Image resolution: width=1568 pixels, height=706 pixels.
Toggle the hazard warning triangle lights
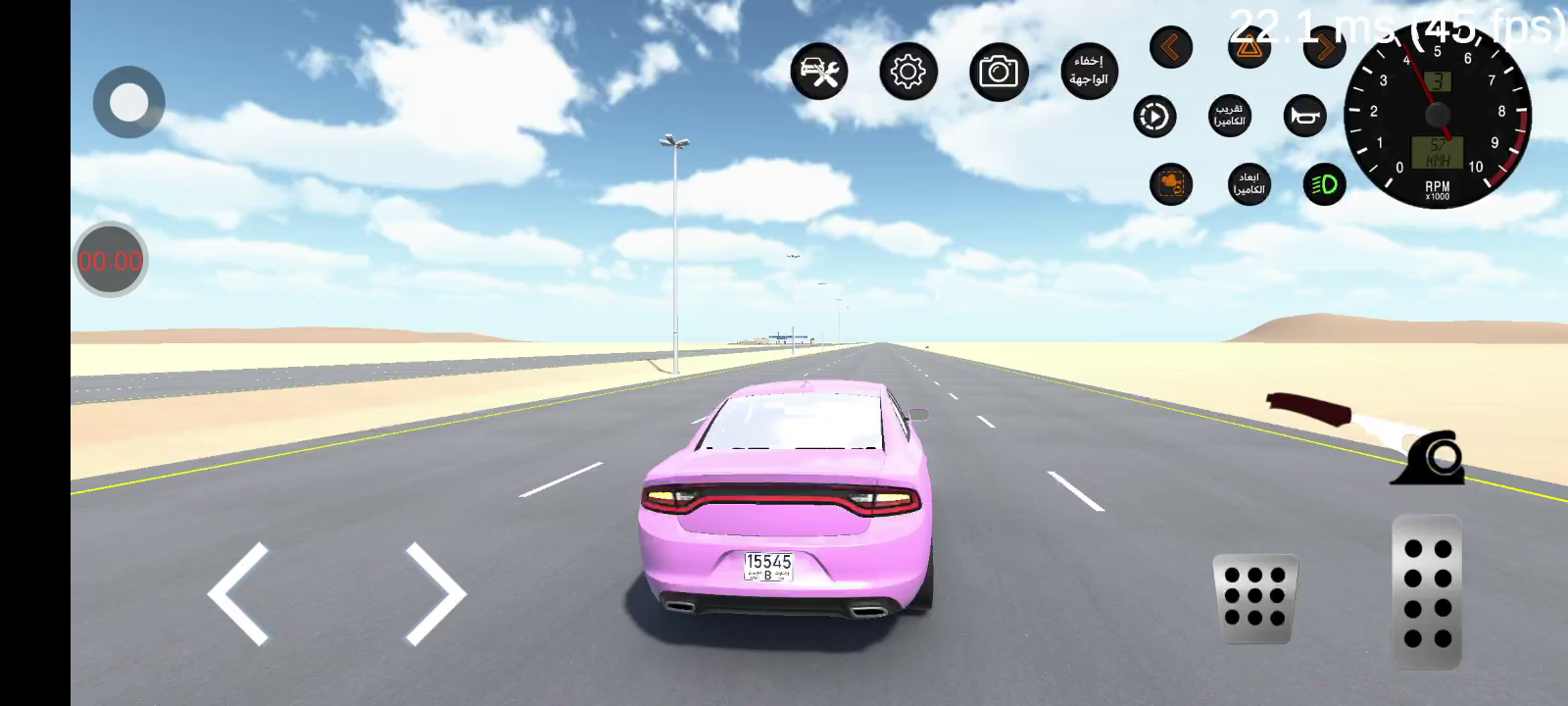(1249, 48)
